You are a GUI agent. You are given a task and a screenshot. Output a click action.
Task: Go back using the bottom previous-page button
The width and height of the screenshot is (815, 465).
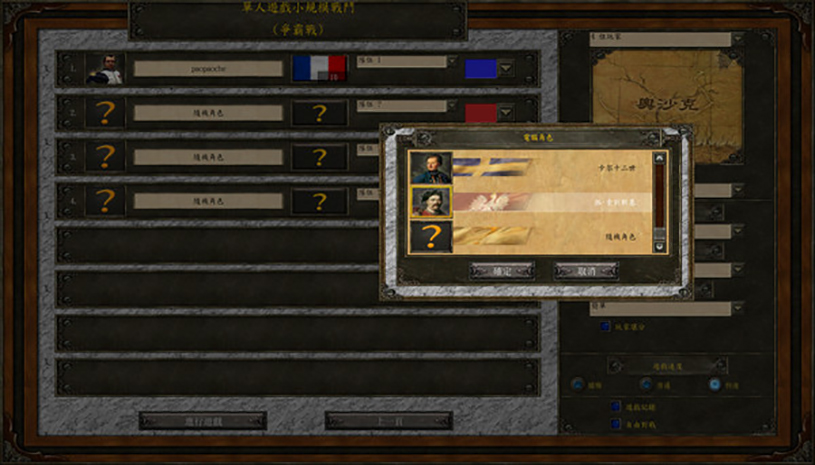[x=388, y=421]
